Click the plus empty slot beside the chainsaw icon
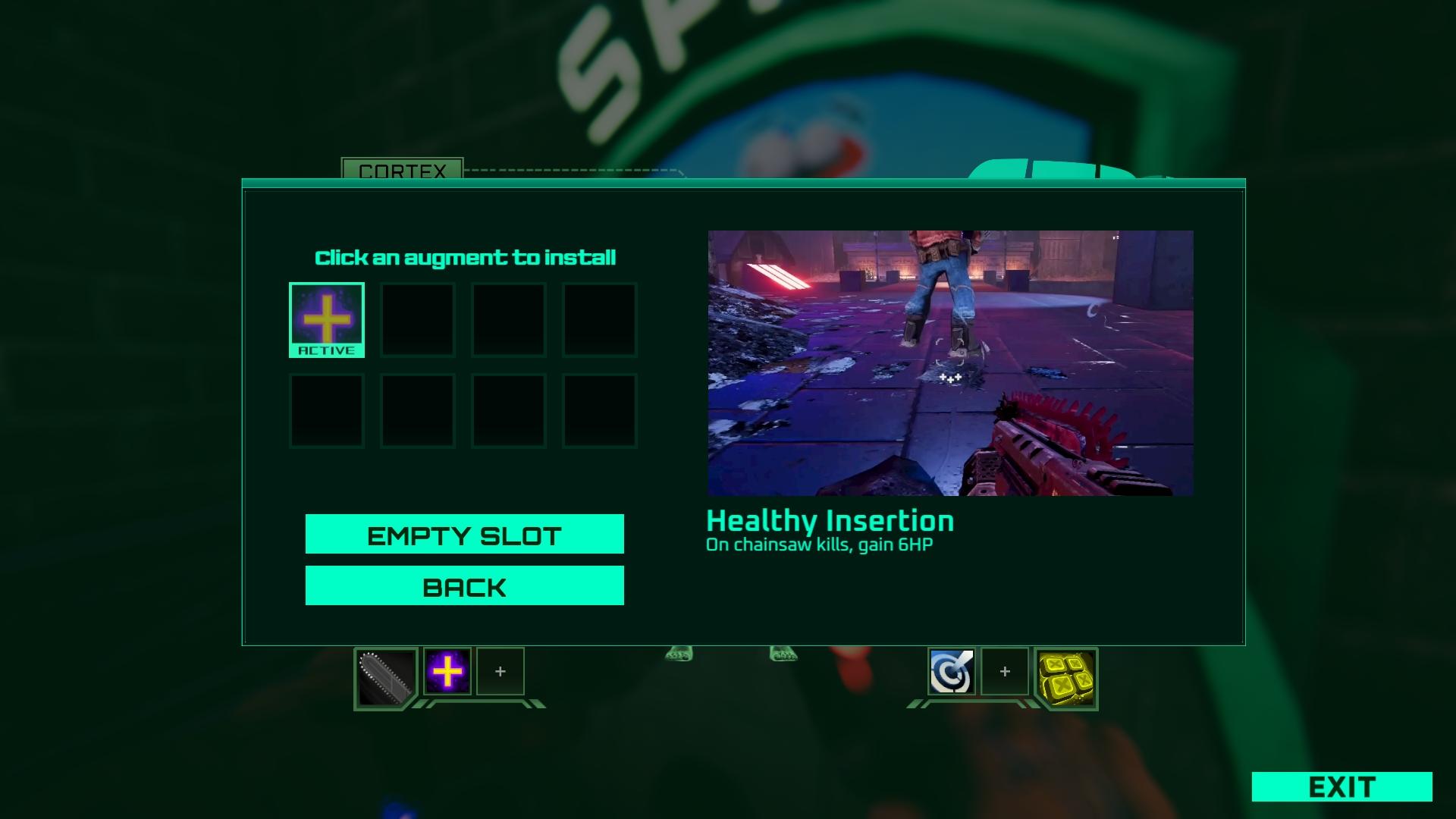The height and width of the screenshot is (819, 1456). (x=499, y=670)
